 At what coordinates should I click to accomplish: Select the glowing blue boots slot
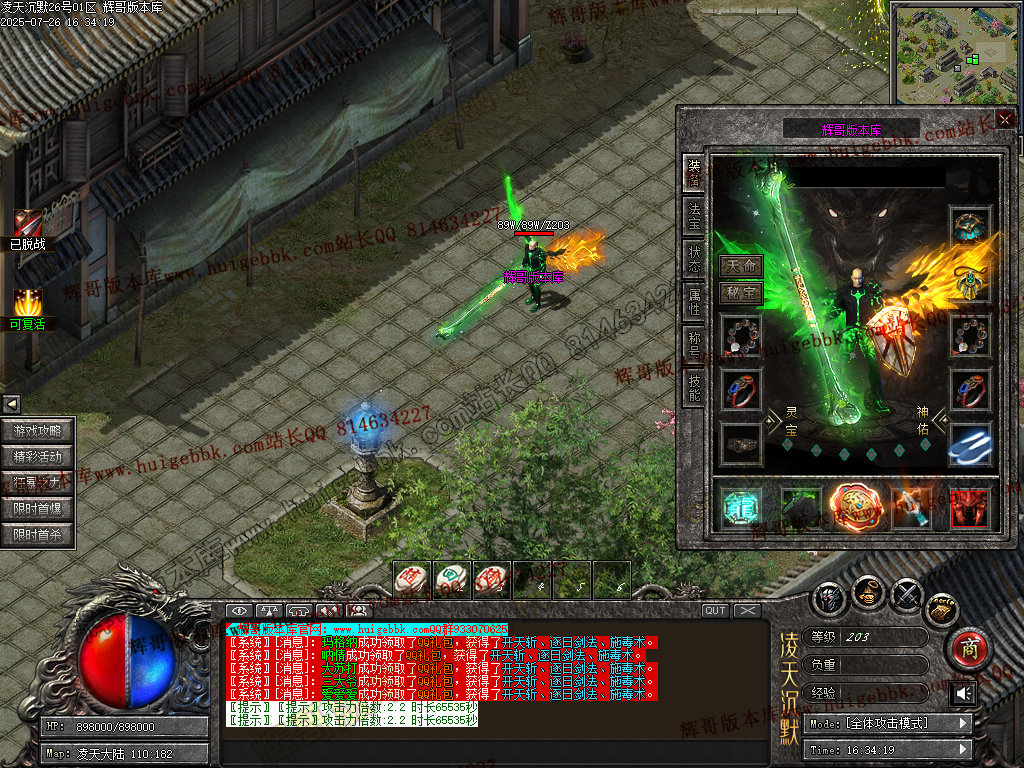point(969,445)
